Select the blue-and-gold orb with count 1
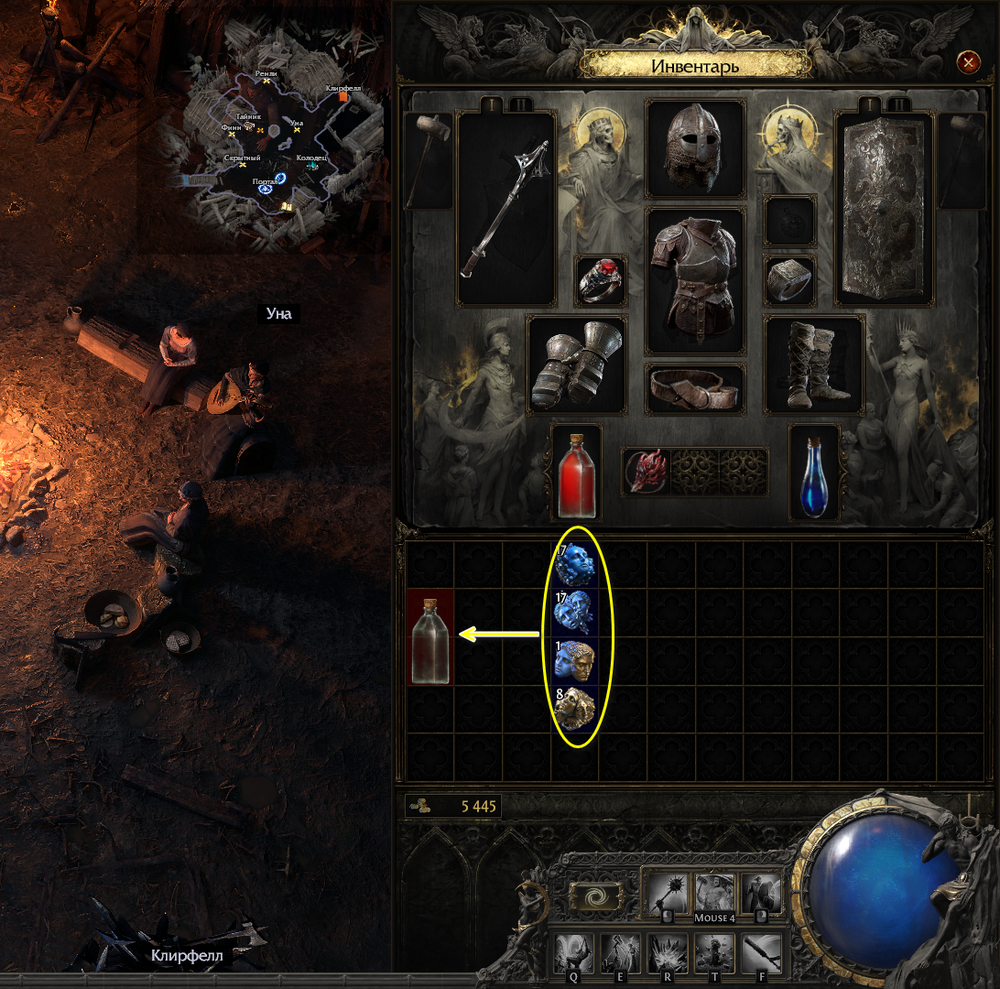This screenshot has width=1000, height=989. [575, 661]
